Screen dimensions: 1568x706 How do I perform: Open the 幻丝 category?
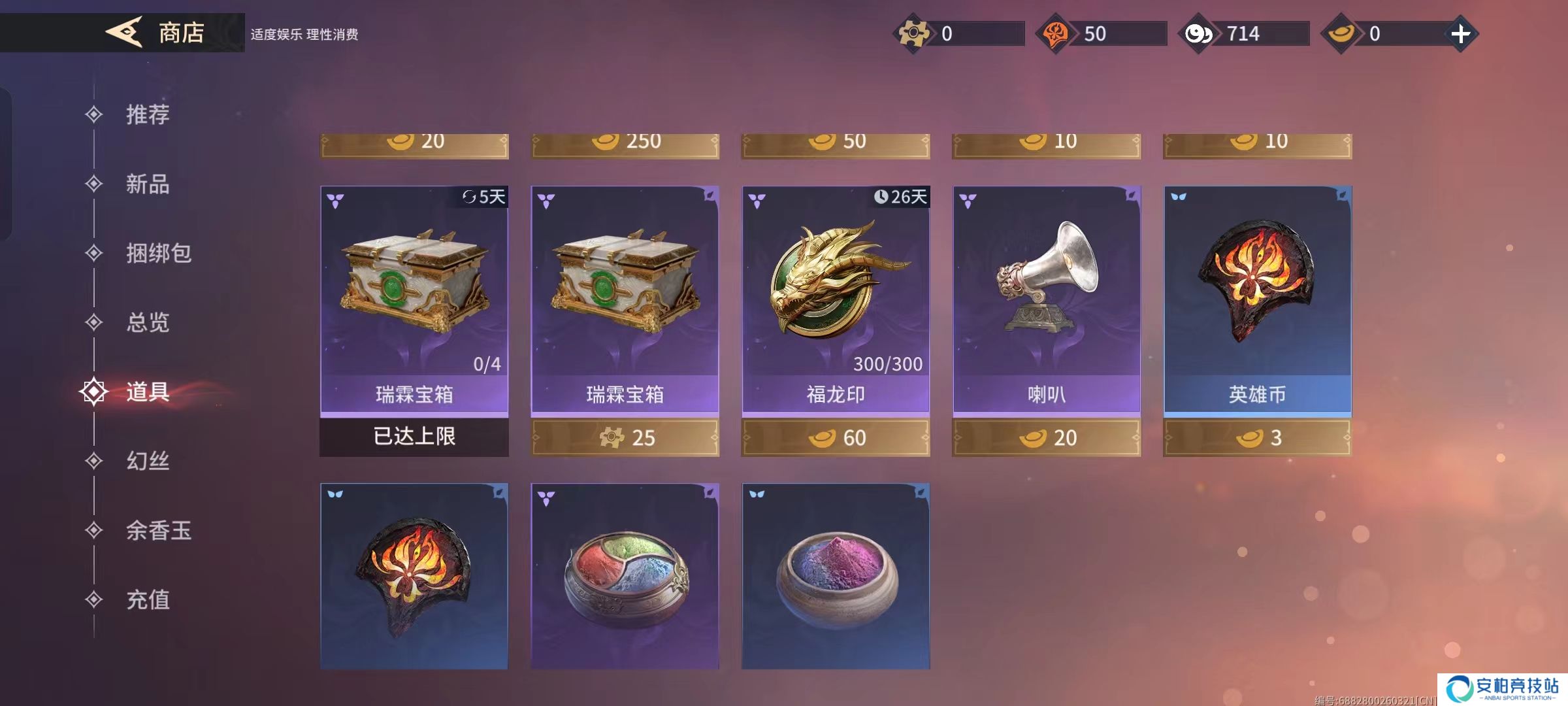tap(147, 462)
